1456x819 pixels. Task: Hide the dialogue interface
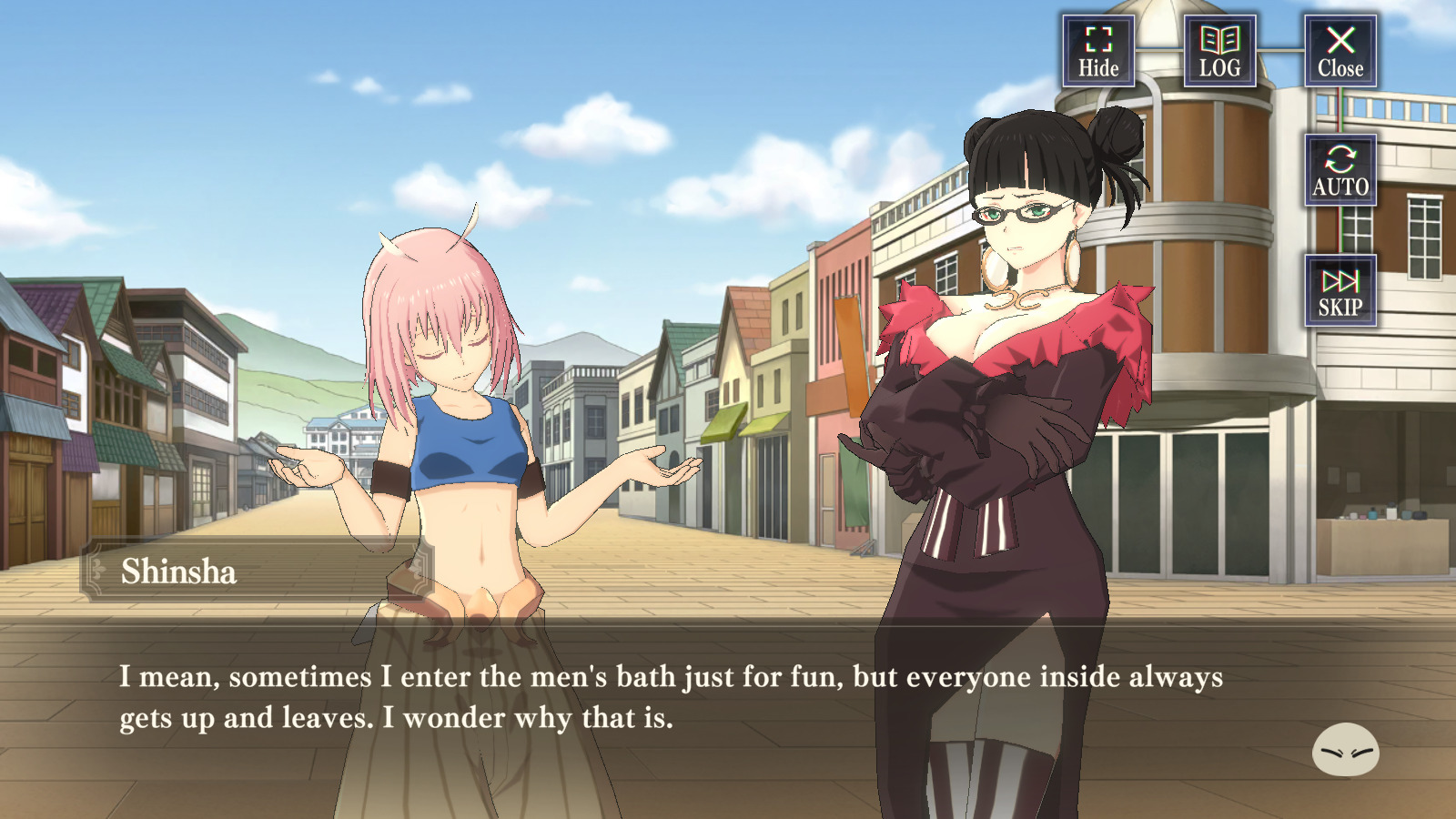[x=1098, y=51]
